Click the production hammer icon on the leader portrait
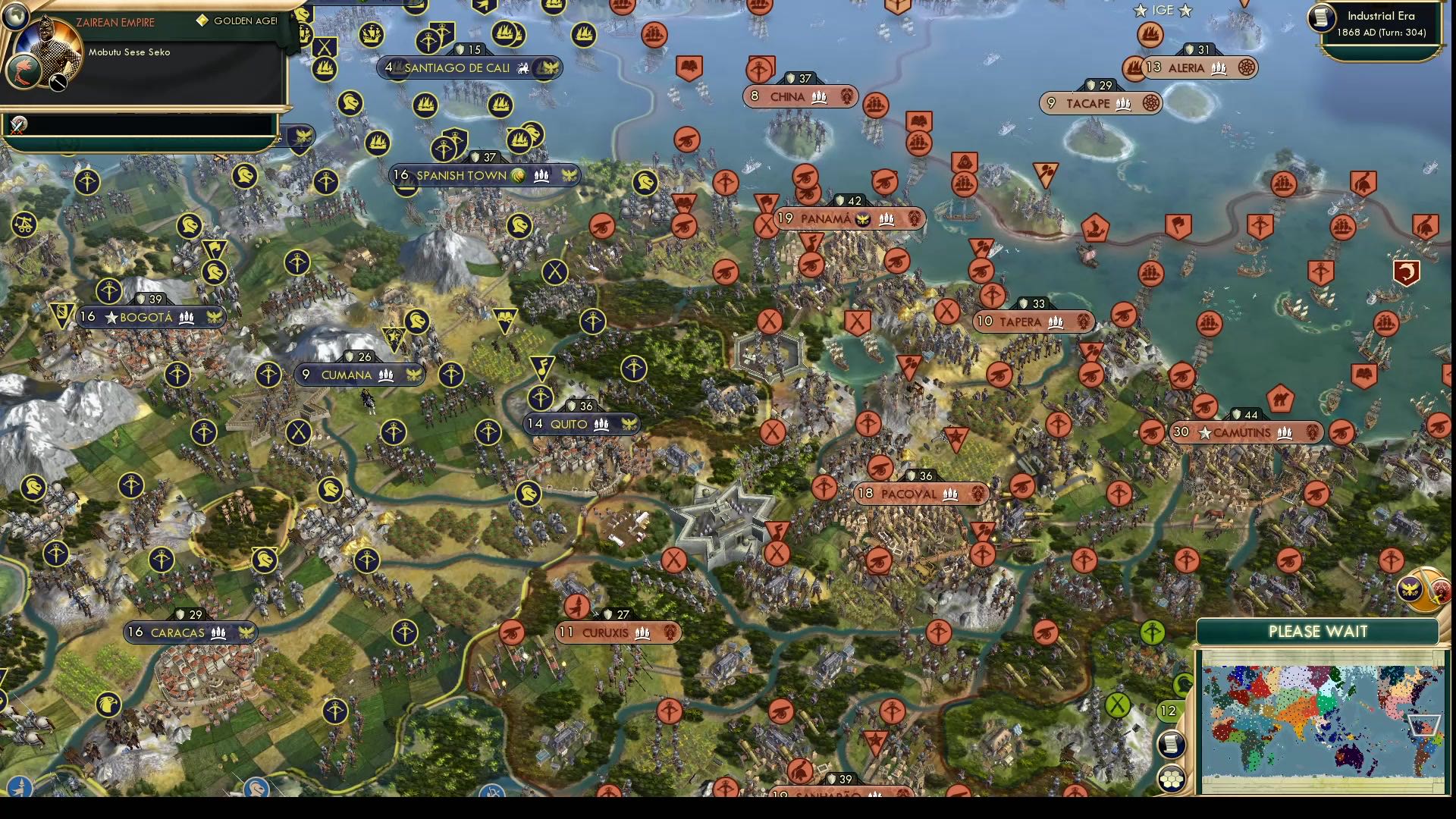This screenshot has height=819, width=1456. (x=58, y=82)
